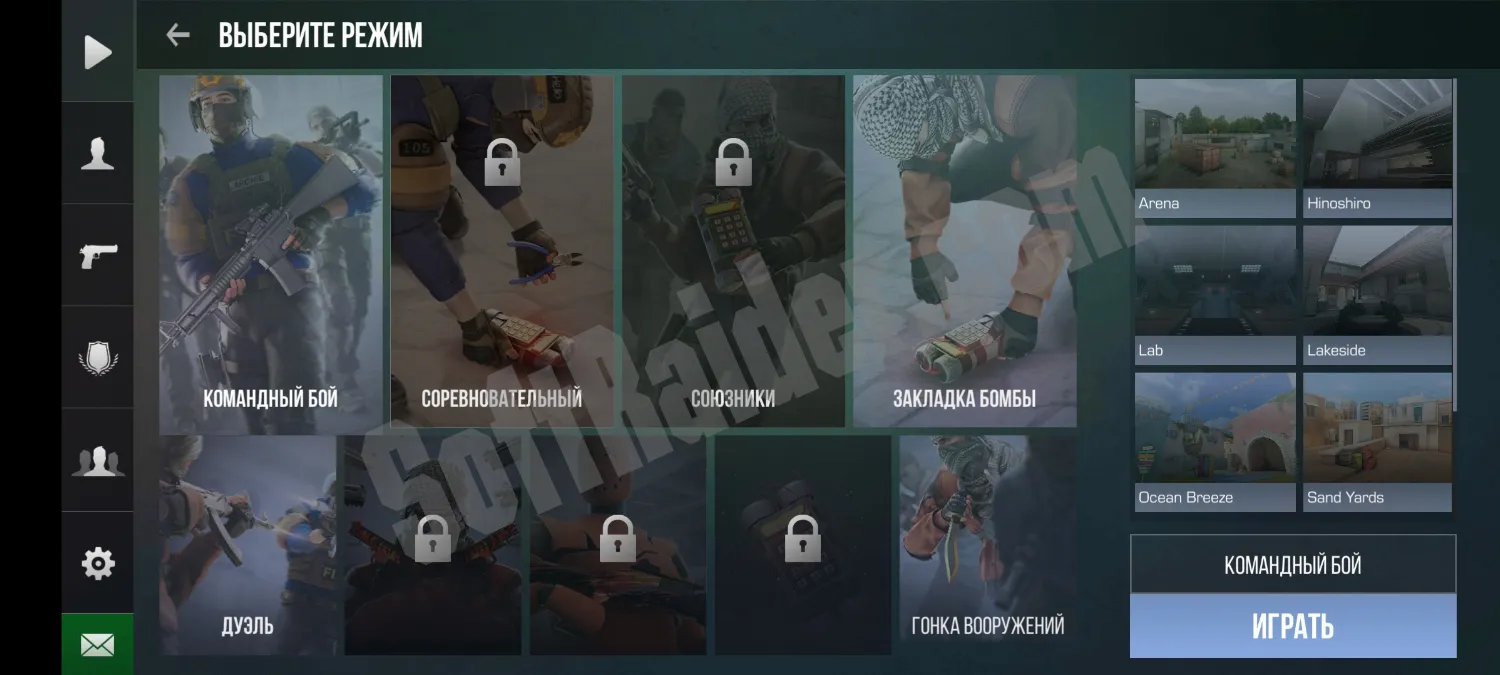Open the shield rank tab
Image resolution: width=1500 pixels, height=675 pixels.
pos(97,358)
